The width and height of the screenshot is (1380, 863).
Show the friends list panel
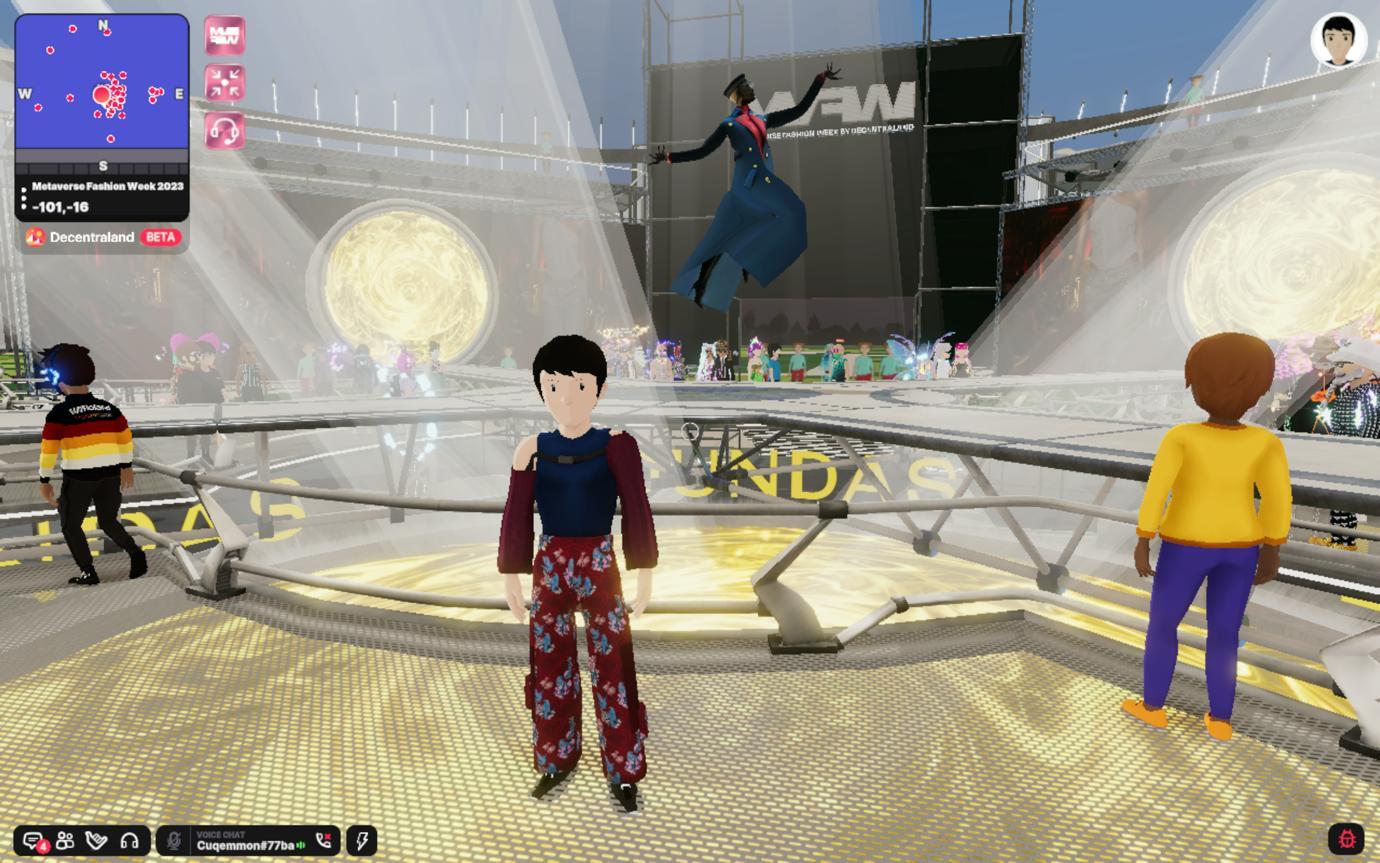[65, 841]
